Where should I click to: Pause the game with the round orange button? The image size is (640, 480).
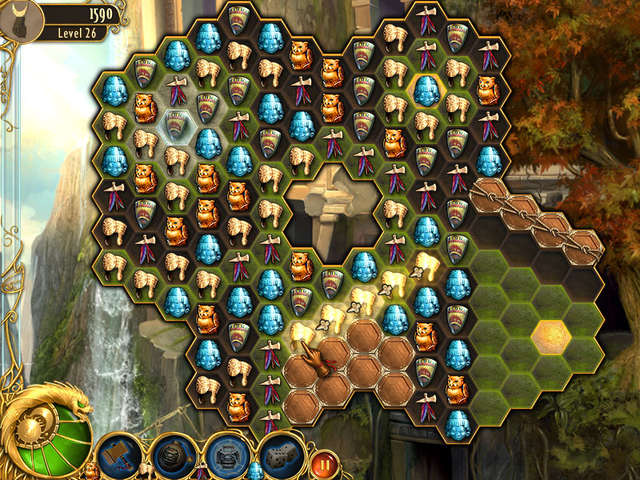[323, 463]
